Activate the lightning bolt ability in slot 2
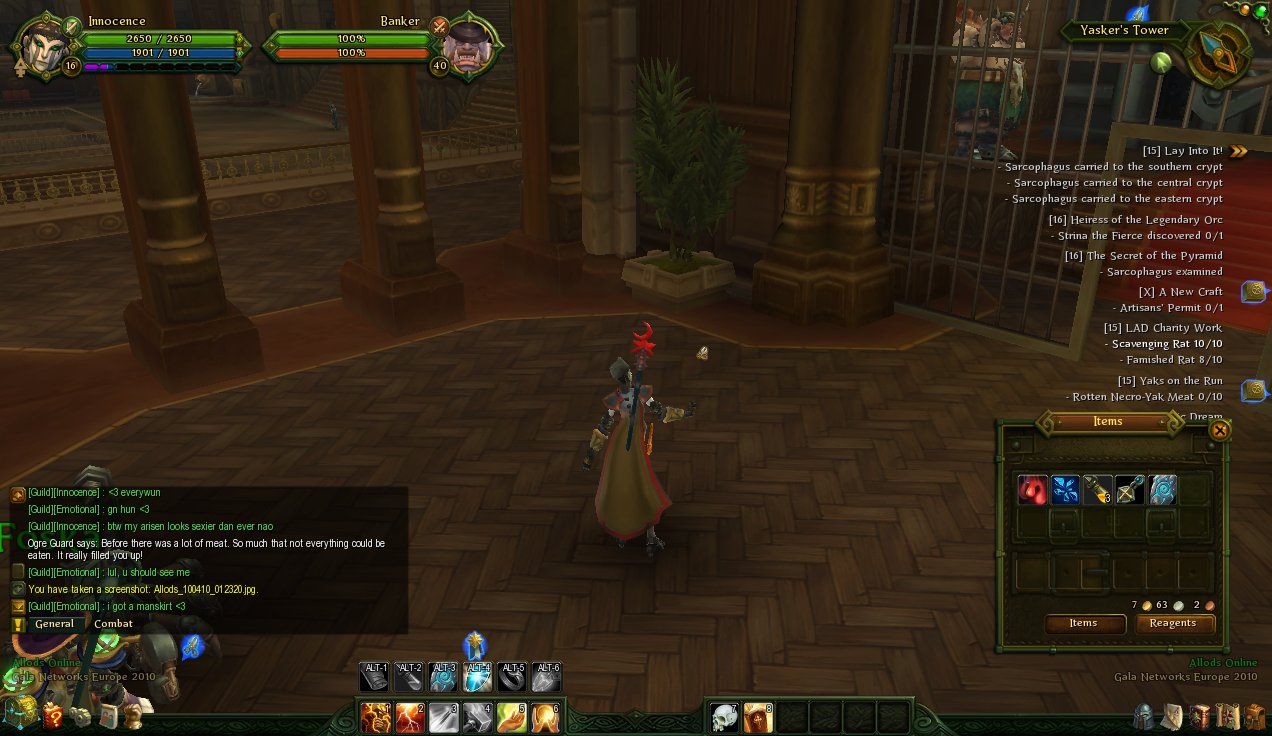Image resolution: width=1272 pixels, height=736 pixels. click(x=410, y=717)
